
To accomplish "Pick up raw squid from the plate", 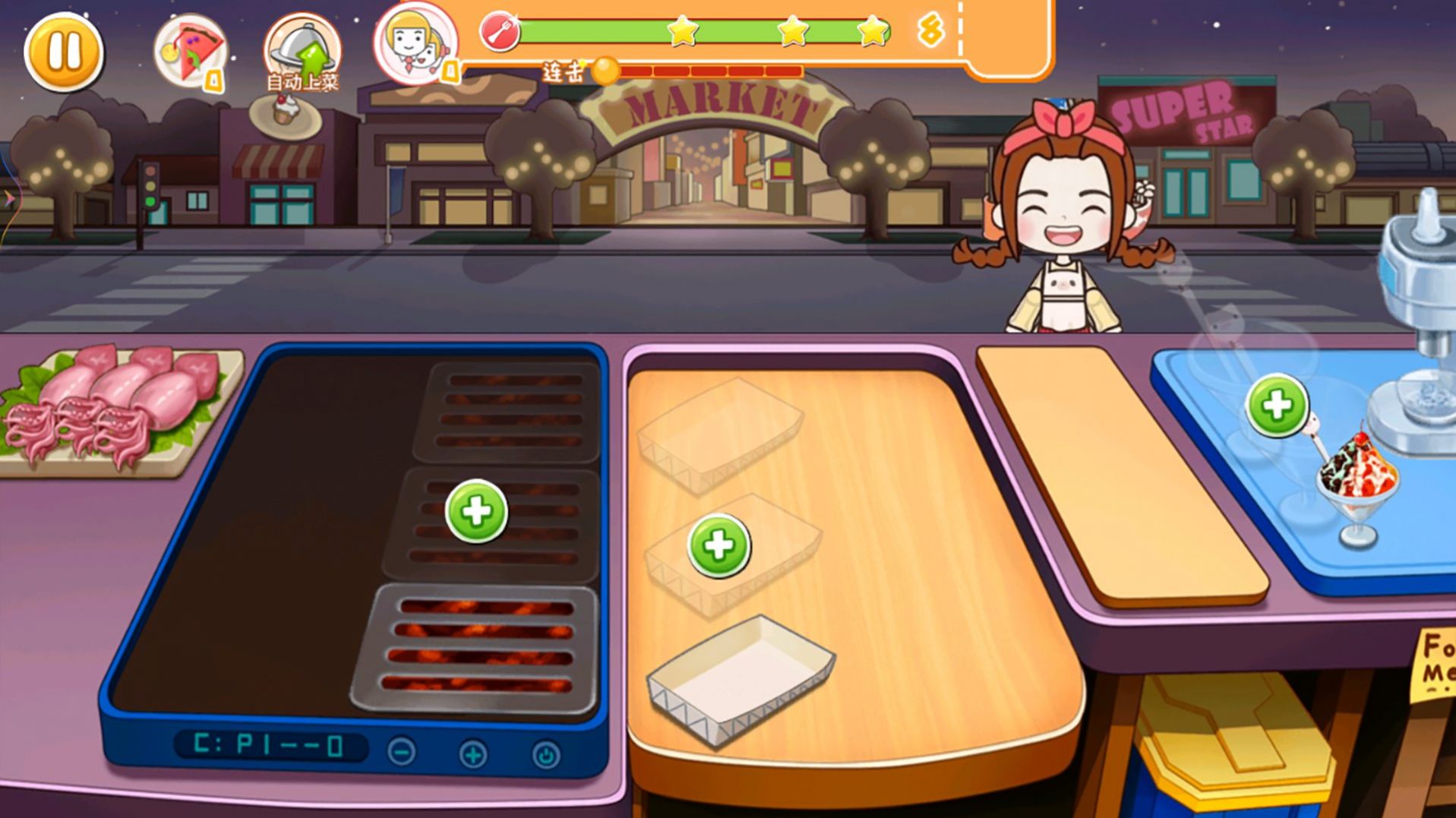I will (114, 403).
